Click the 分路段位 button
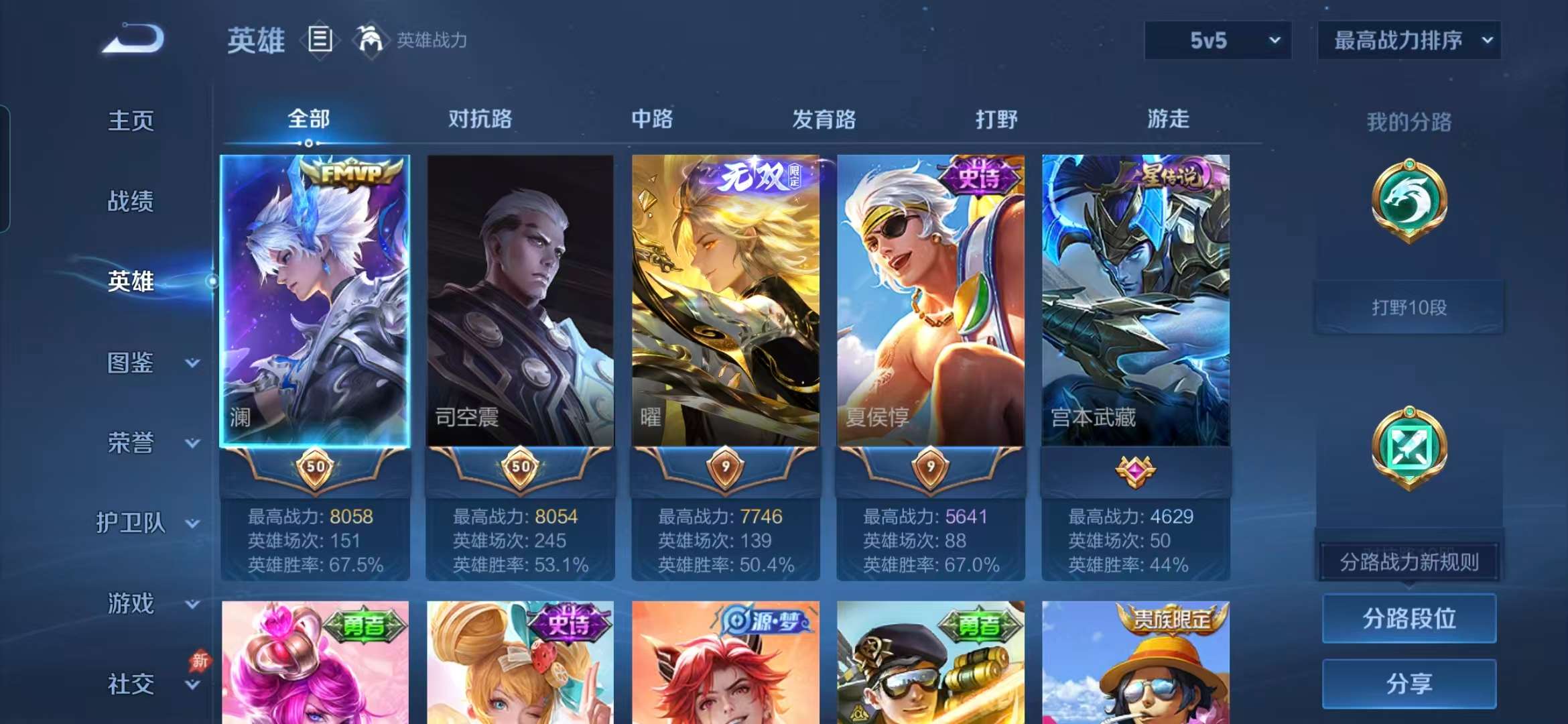The width and height of the screenshot is (1568, 724). pyautogui.click(x=1409, y=618)
